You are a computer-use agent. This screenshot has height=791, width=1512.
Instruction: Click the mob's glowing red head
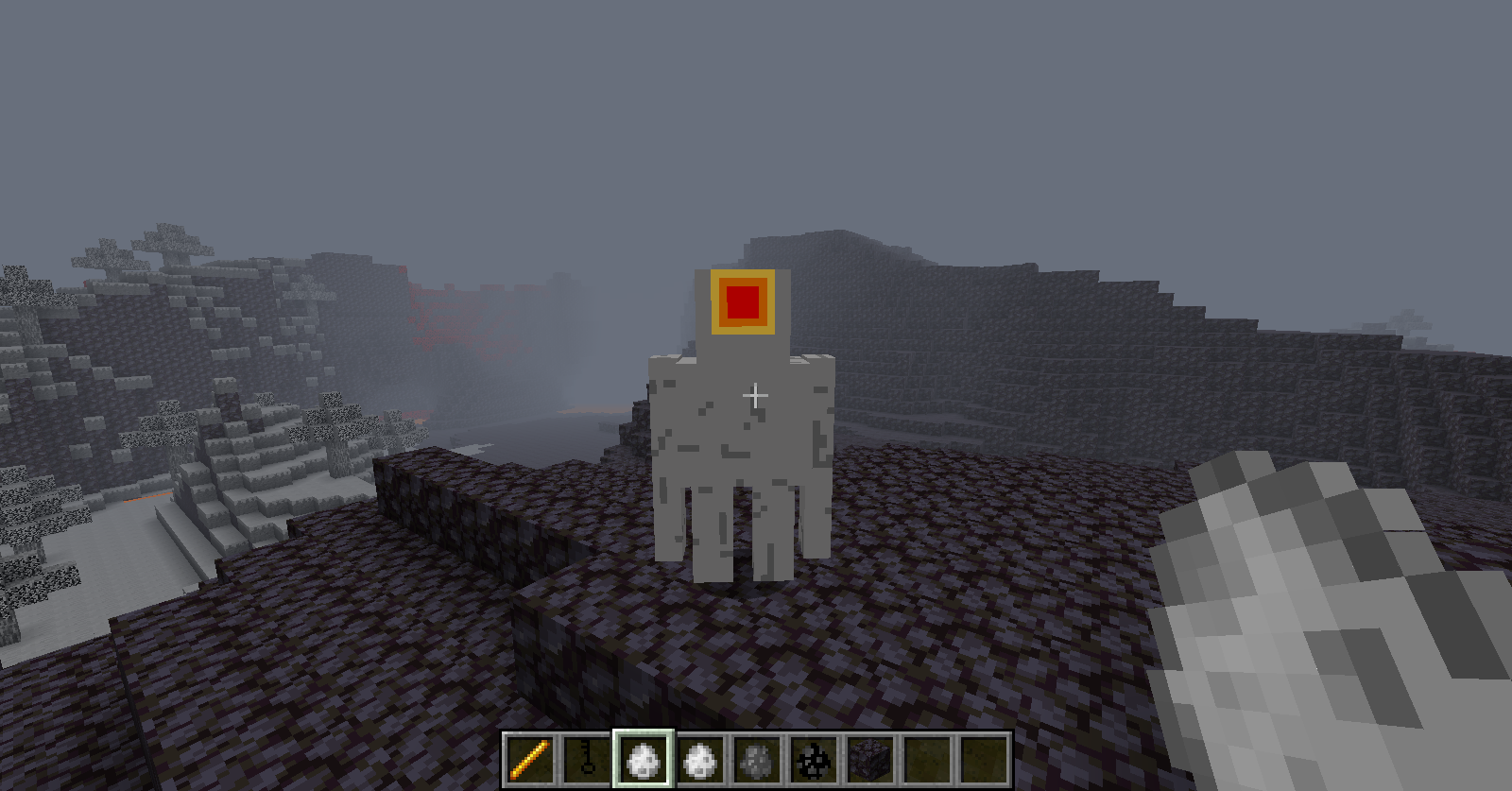tap(743, 301)
